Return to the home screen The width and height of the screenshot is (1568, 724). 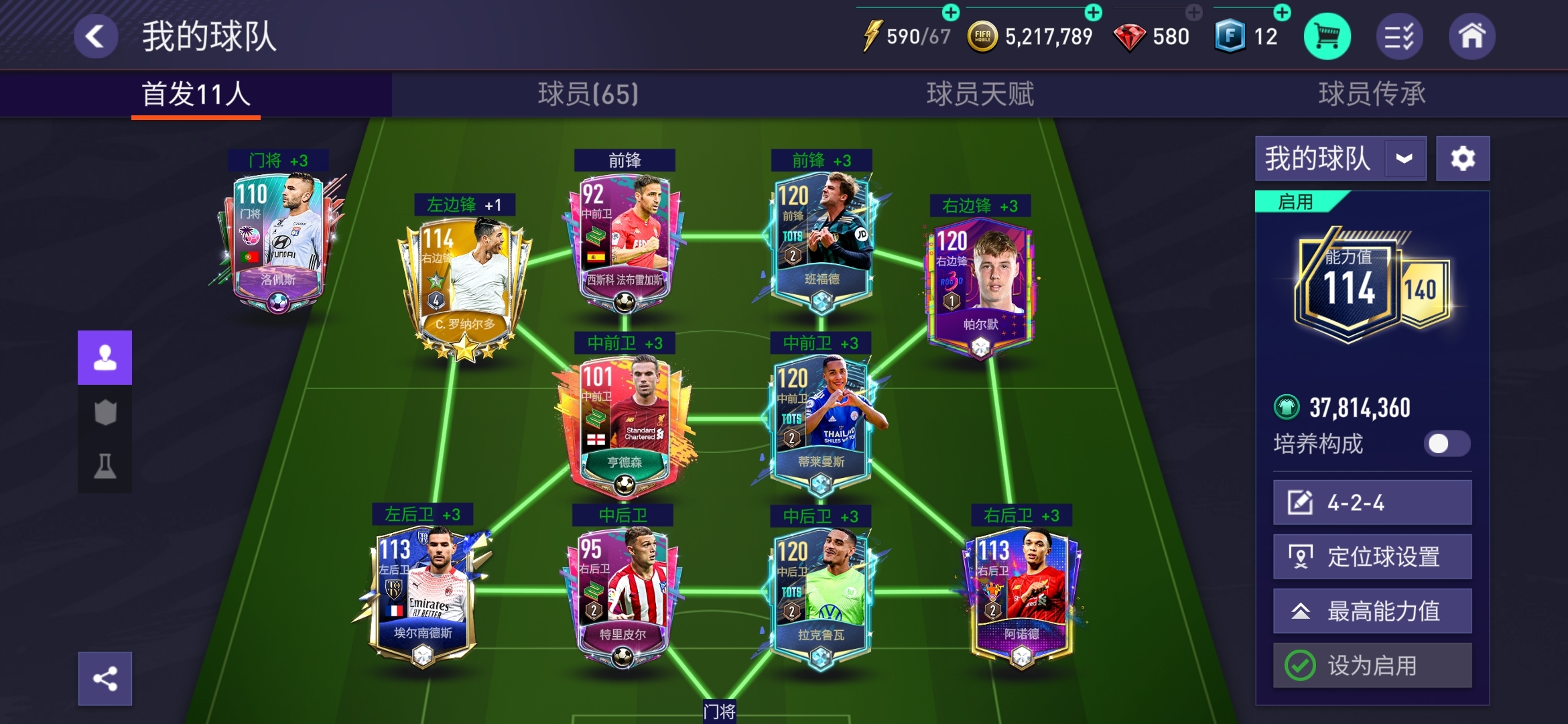click(x=1472, y=36)
